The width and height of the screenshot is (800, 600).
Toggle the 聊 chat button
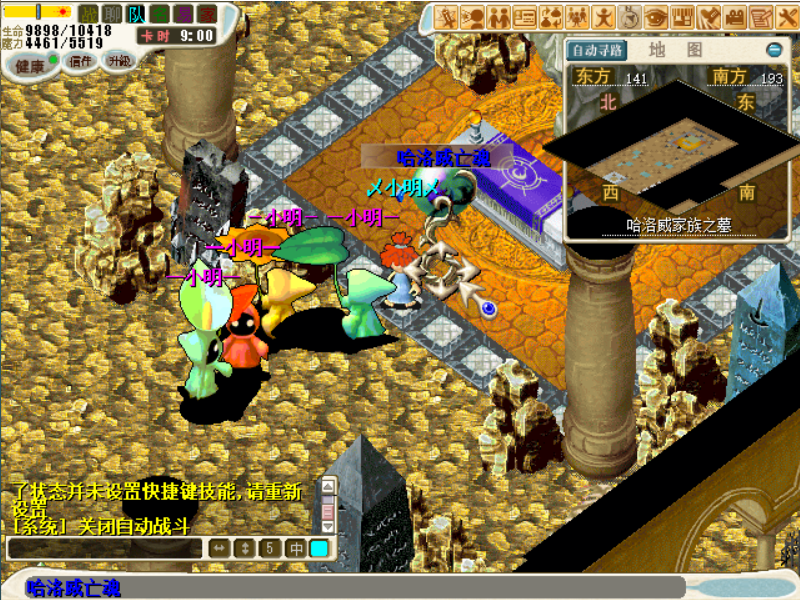[x=113, y=14]
